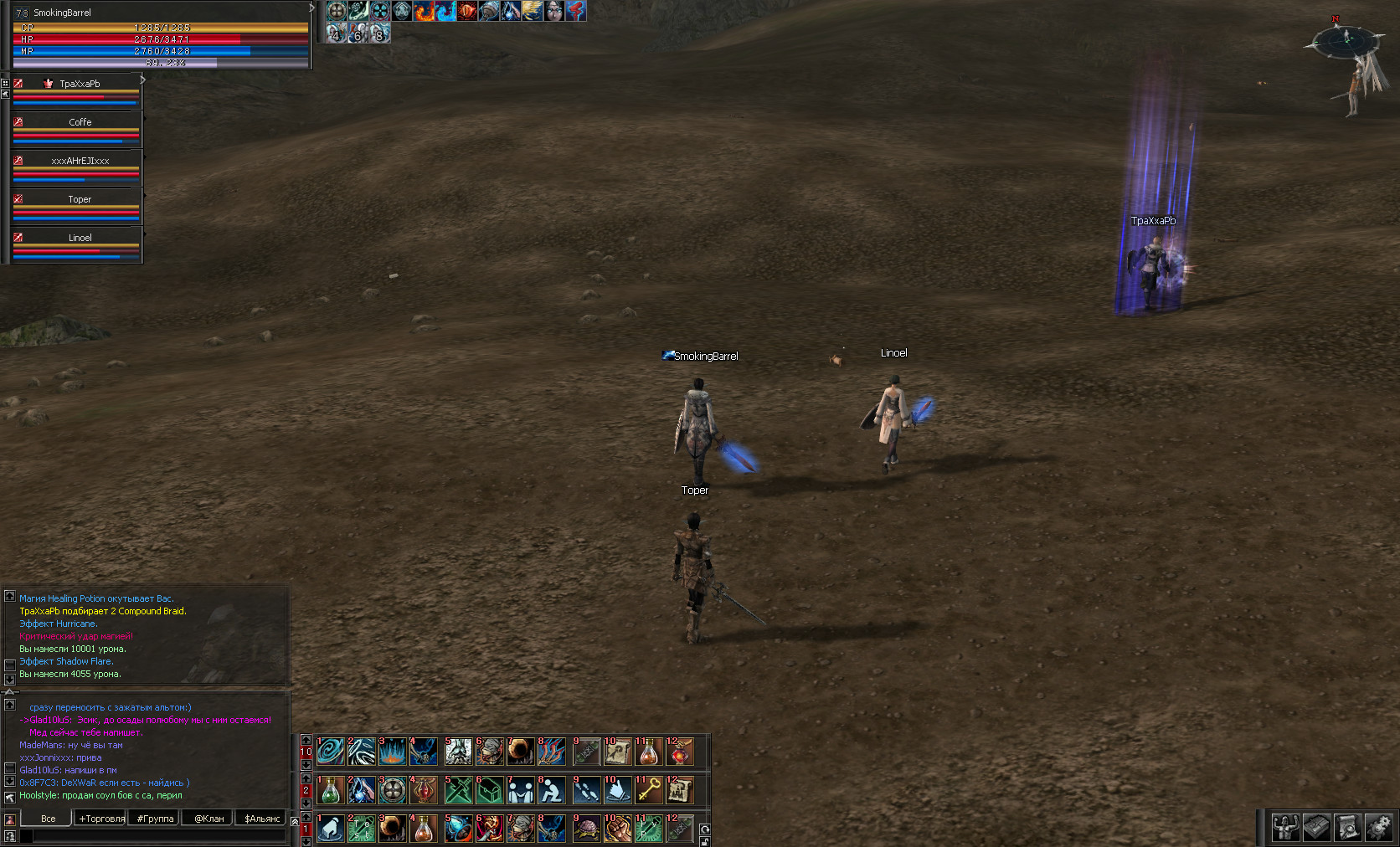
Task: Use the green potion hotbar slot
Action: click(x=331, y=789)
